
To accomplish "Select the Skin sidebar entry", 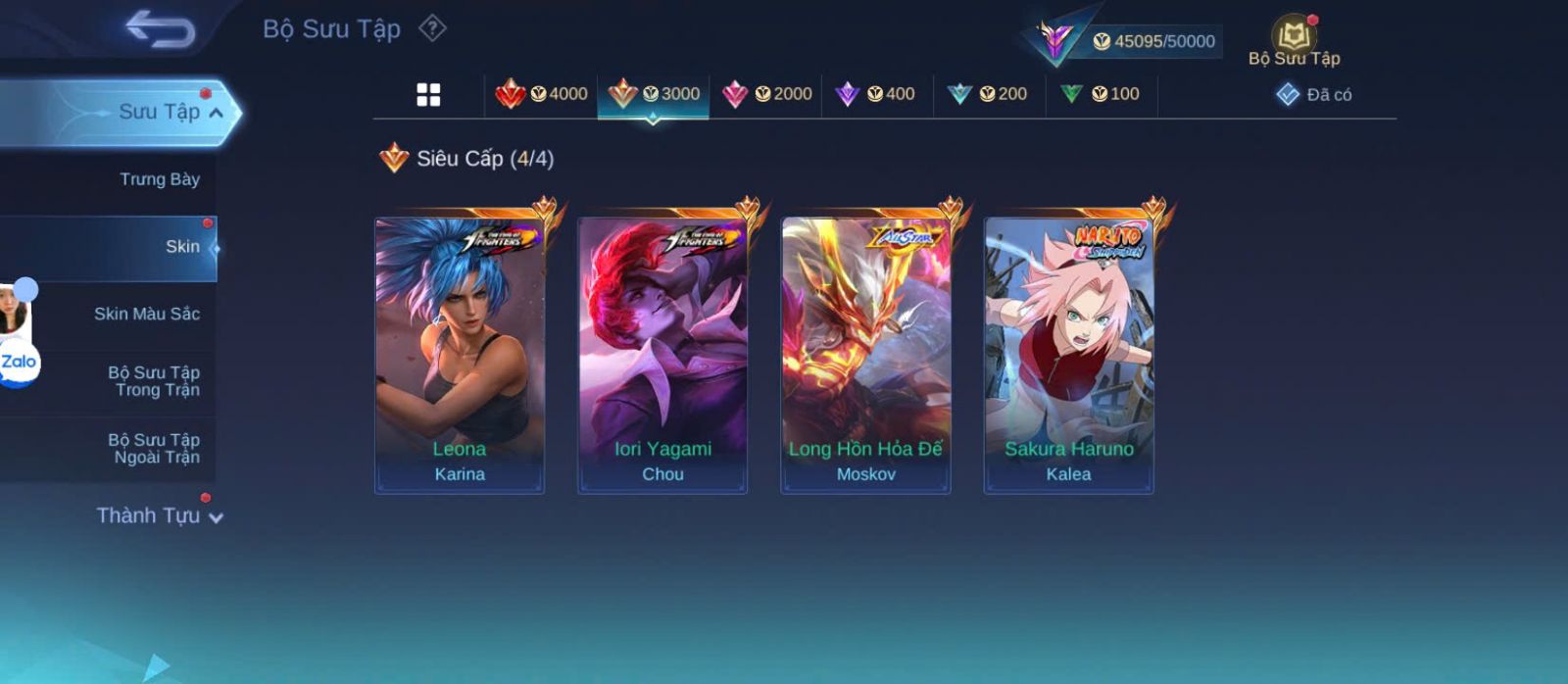I will pyautogui.click(x=181, y=247).
